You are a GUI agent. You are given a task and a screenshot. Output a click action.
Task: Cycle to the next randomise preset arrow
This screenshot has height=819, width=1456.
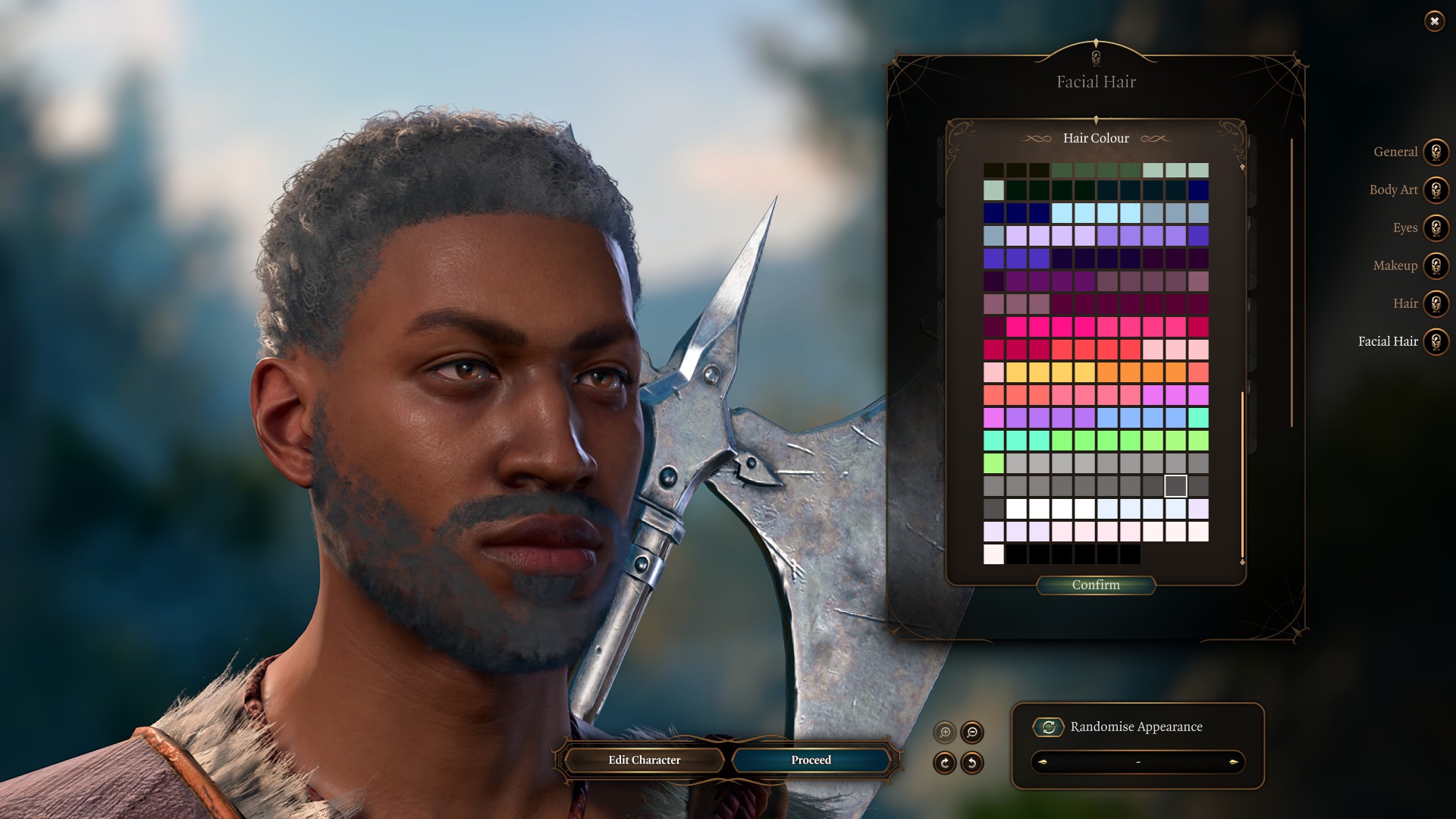[x=1234, y=761]
